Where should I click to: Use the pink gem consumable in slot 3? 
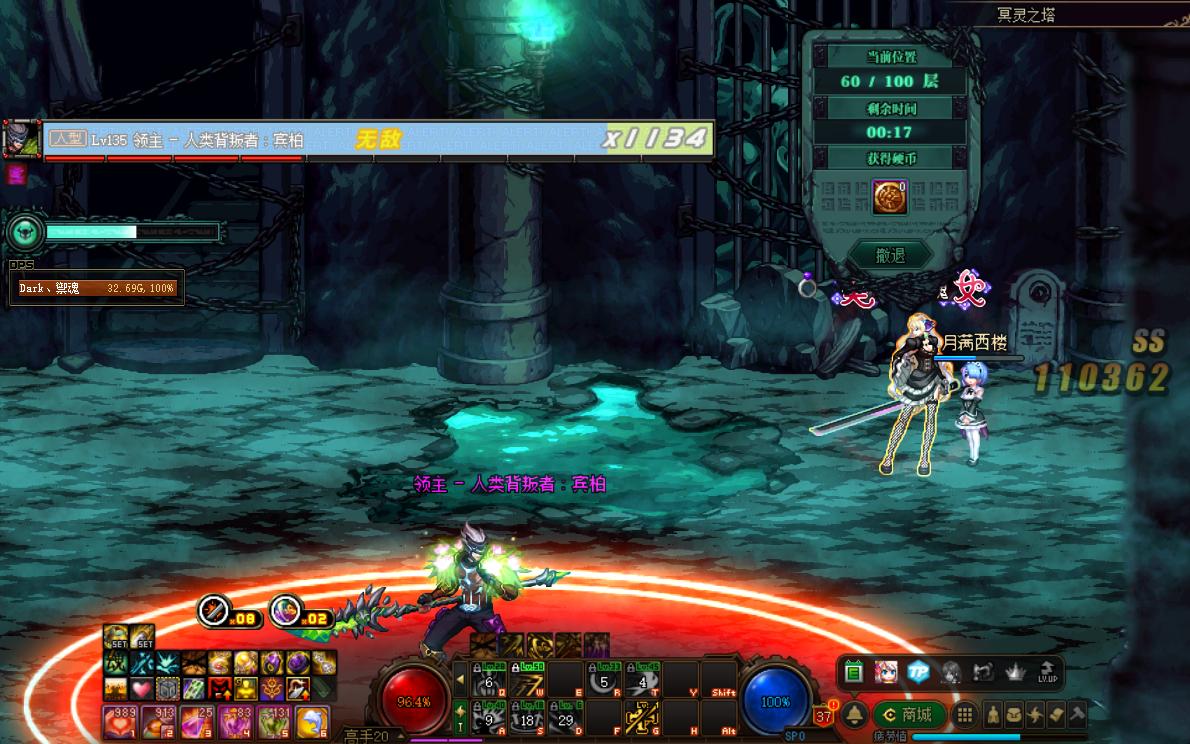(x=194, y=720)
